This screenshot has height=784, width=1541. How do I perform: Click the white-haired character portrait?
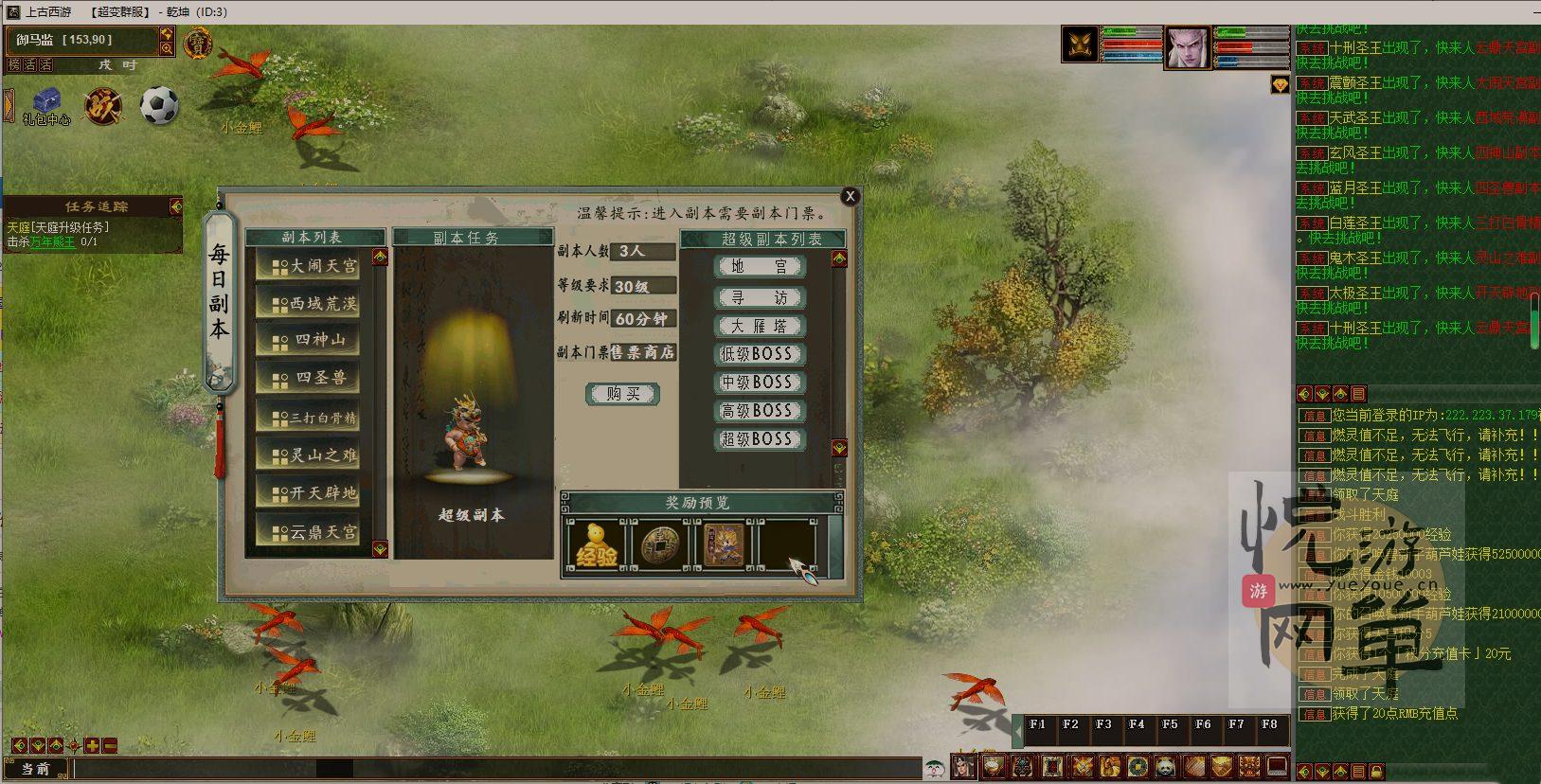[x=1187, y=46]
